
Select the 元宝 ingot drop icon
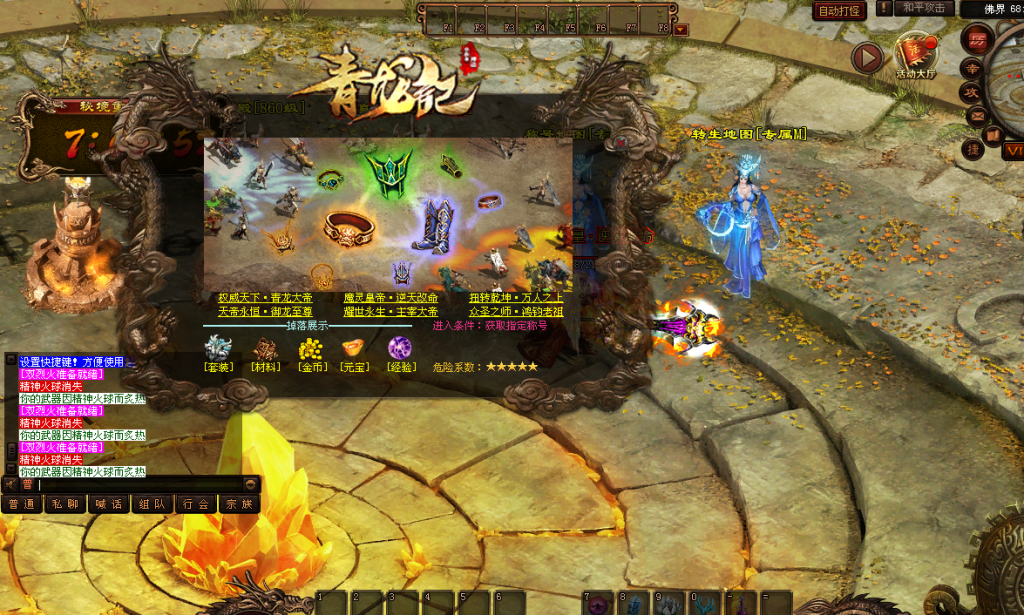click(355, 349)
